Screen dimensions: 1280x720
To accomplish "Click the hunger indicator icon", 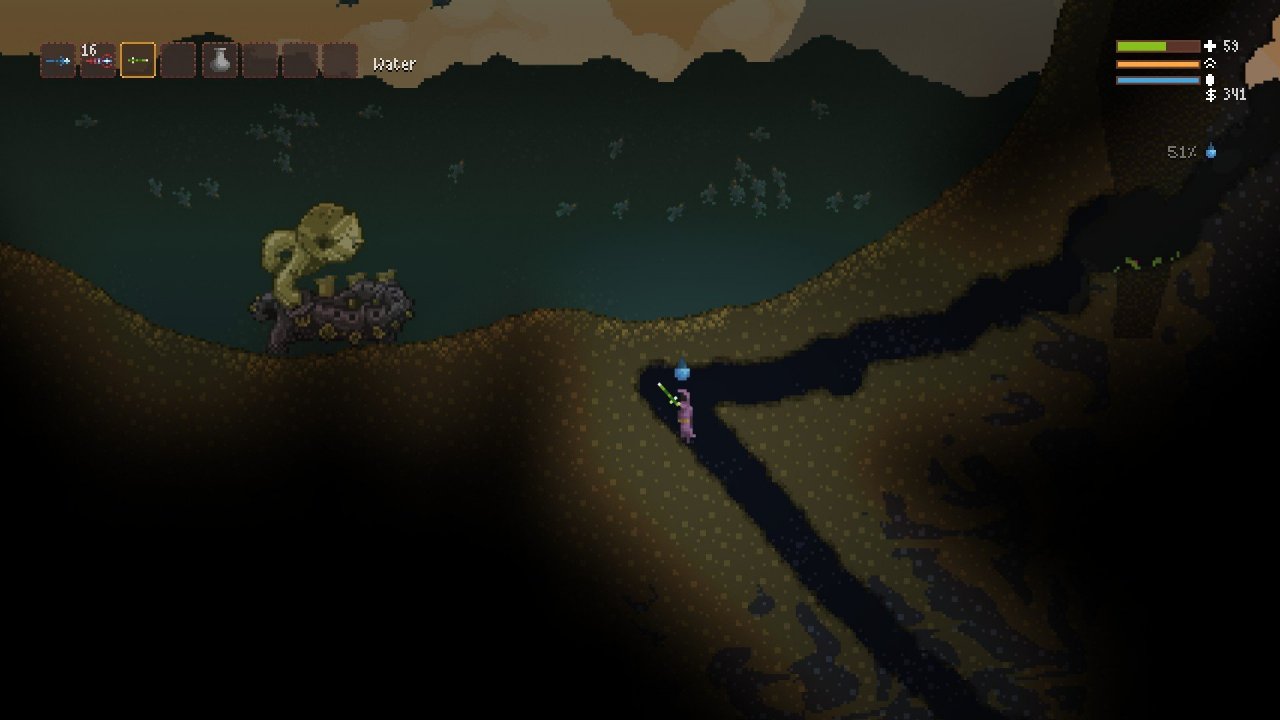I will pos(1210,63).
